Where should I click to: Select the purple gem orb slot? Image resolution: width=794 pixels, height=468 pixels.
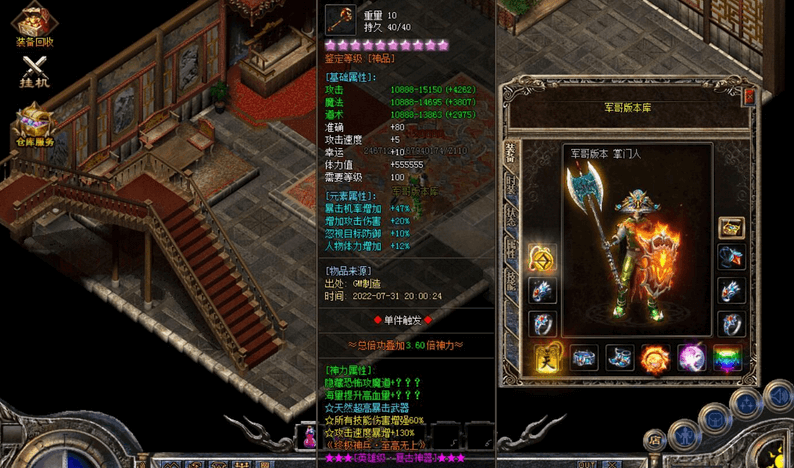coord(691,357)
